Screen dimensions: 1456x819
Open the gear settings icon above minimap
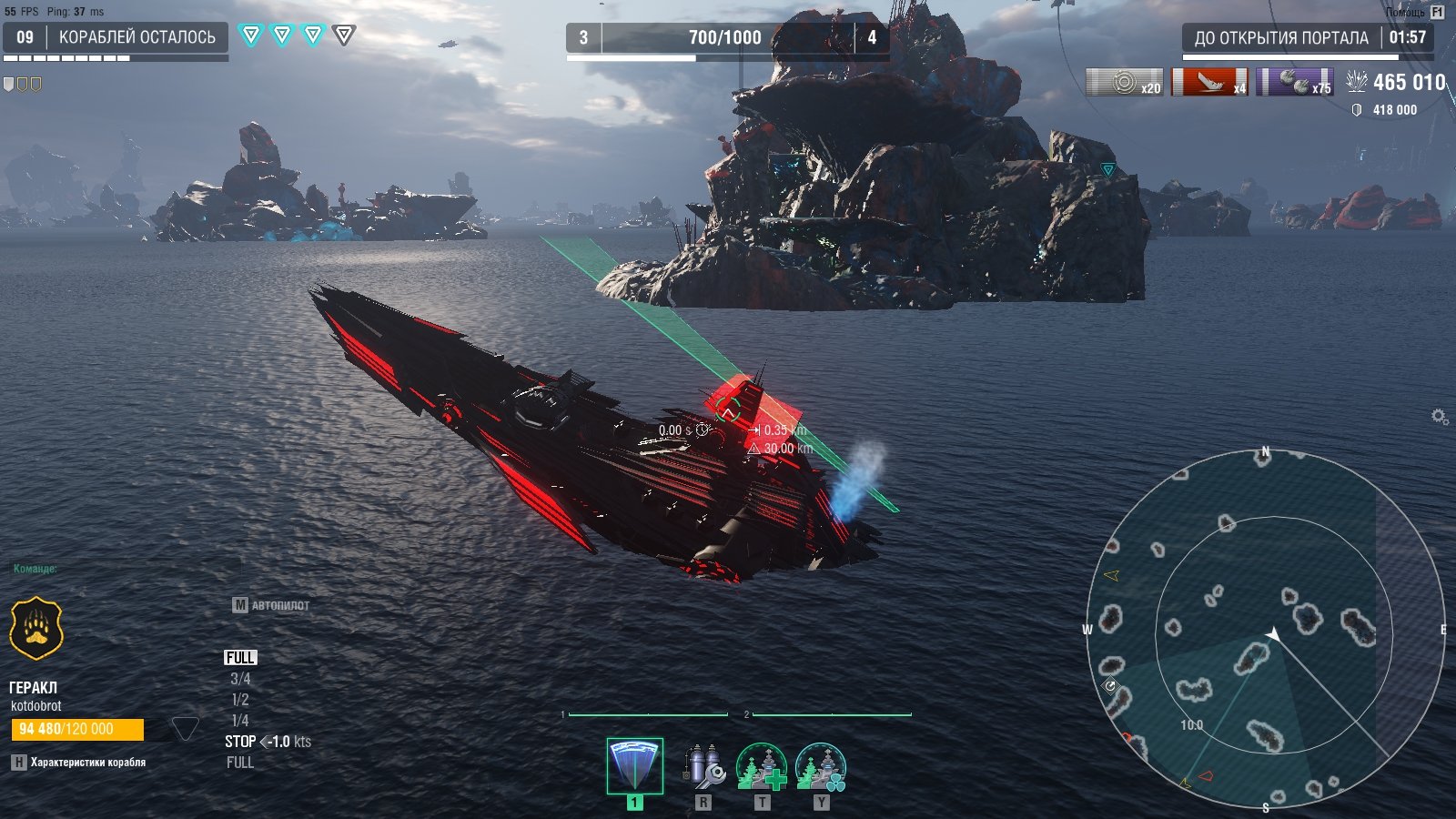click(1439, 417)
